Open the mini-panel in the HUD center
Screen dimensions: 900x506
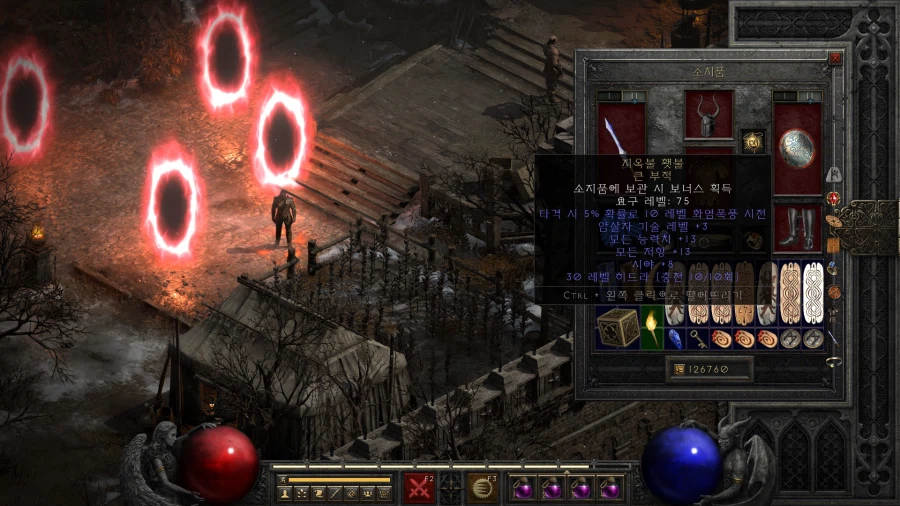pyautogui.click(x=451, y=488)
